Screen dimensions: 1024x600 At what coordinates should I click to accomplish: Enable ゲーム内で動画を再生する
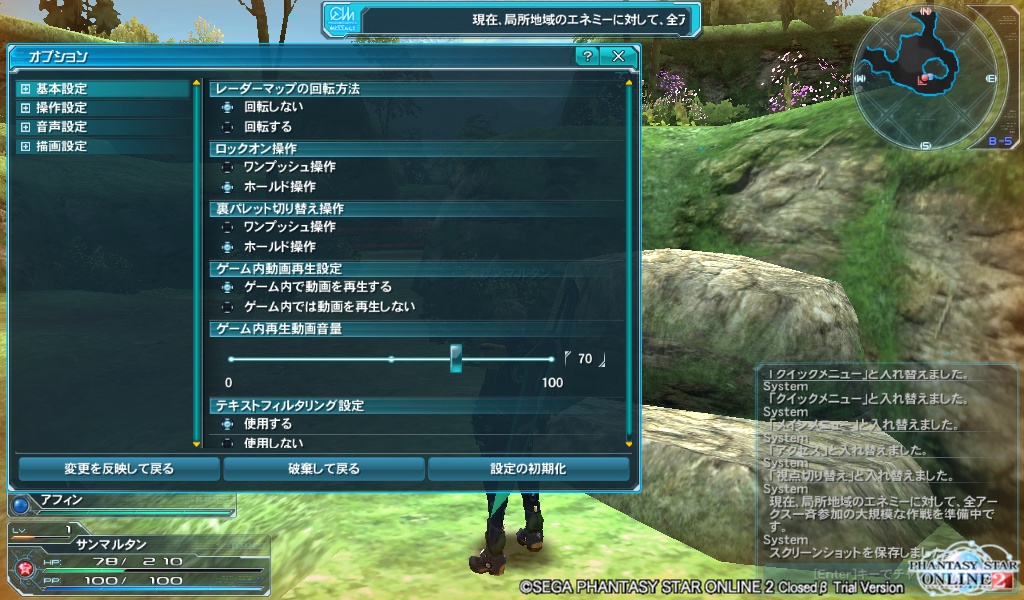point(227,287)
